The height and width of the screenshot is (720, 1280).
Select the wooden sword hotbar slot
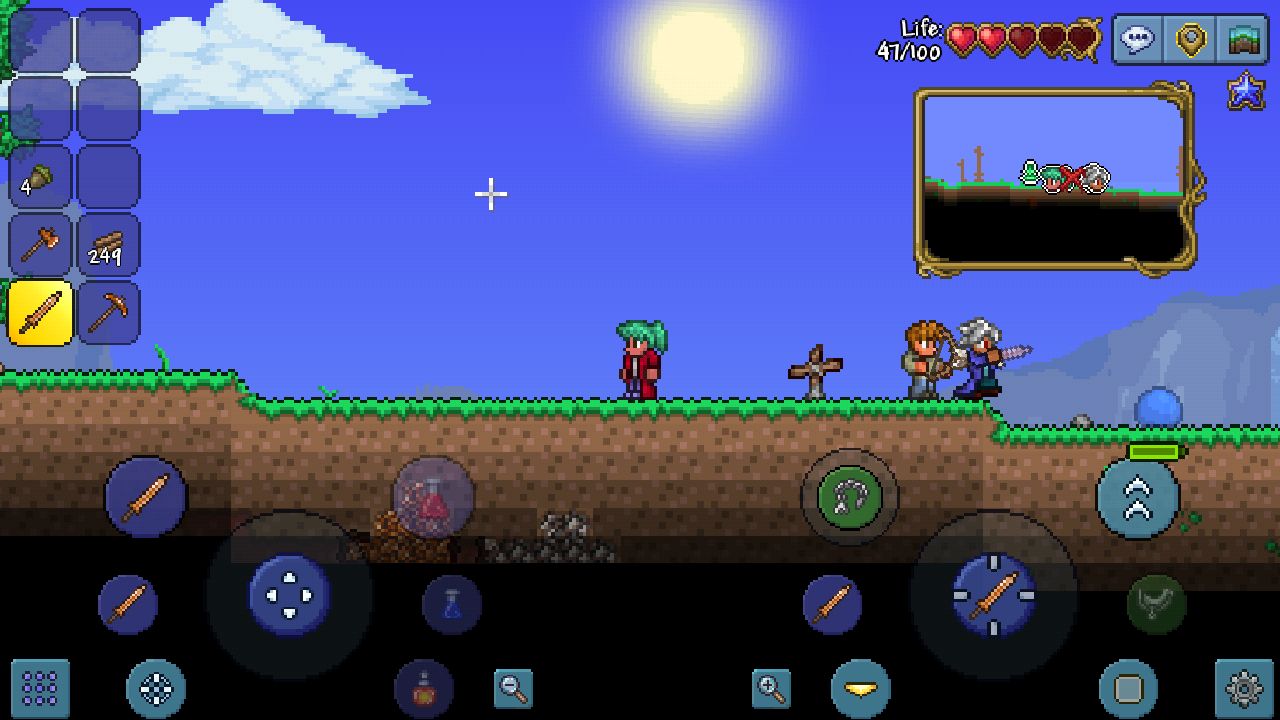pyautogui.click(x=38, y=313)
